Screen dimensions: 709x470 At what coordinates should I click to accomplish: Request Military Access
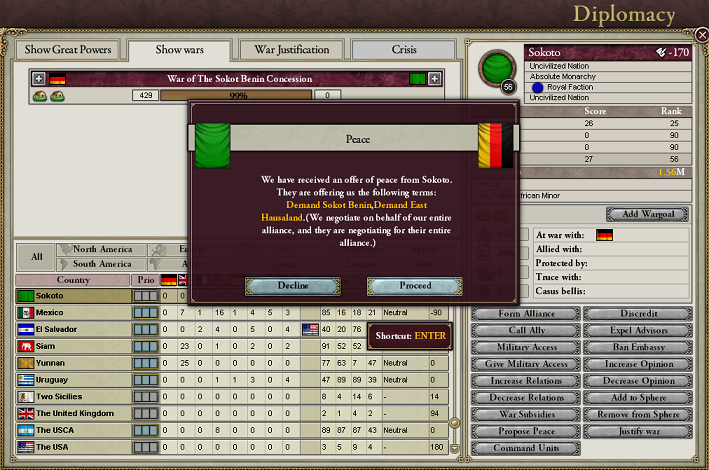pyautogui.click(x=525, y=347)
